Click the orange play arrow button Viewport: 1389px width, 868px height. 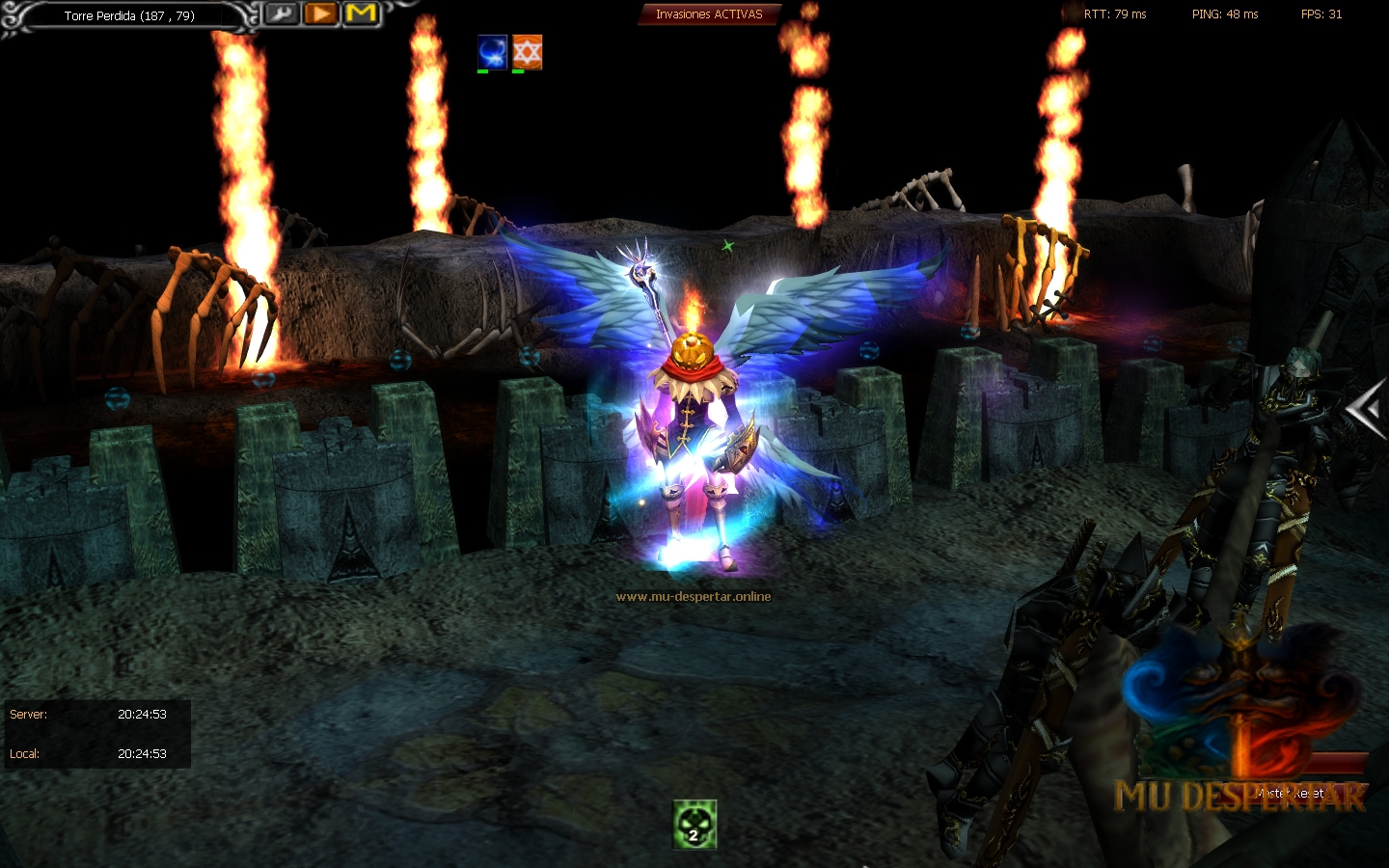[x=320, y=14]
